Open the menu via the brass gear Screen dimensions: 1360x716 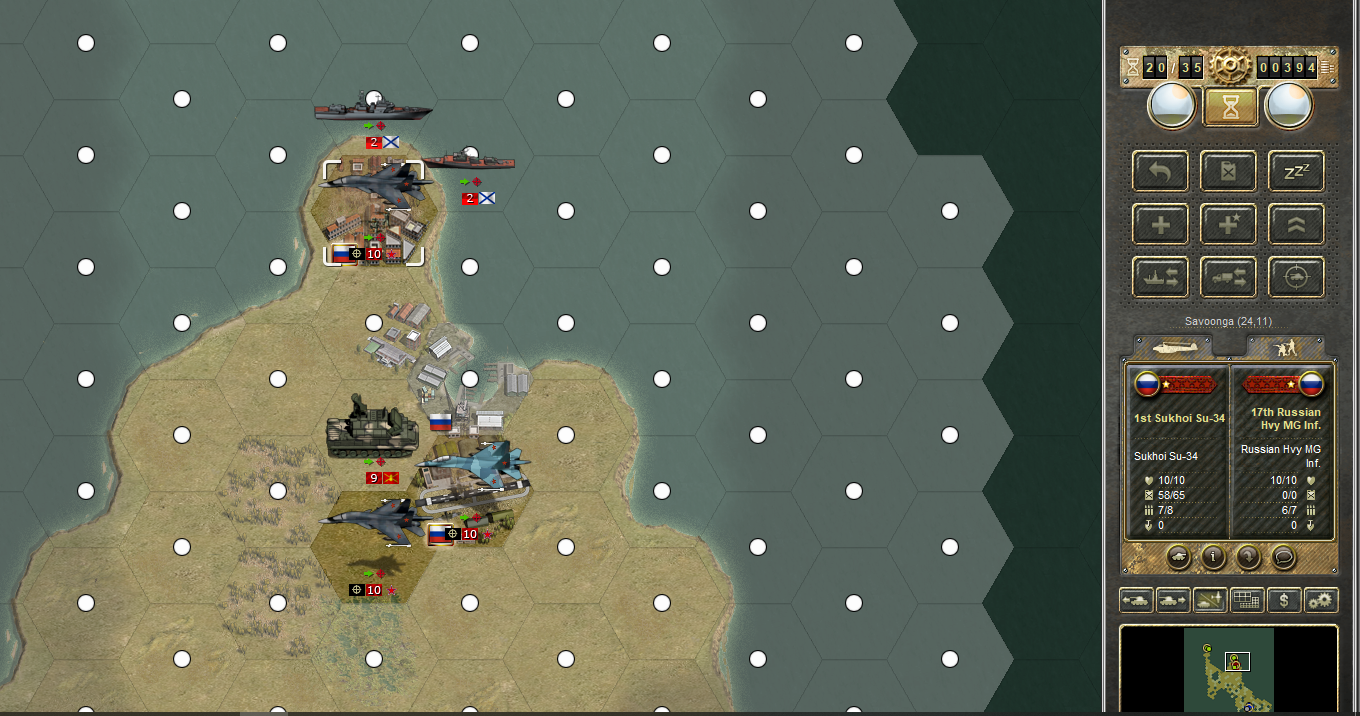coord(1230,66)
